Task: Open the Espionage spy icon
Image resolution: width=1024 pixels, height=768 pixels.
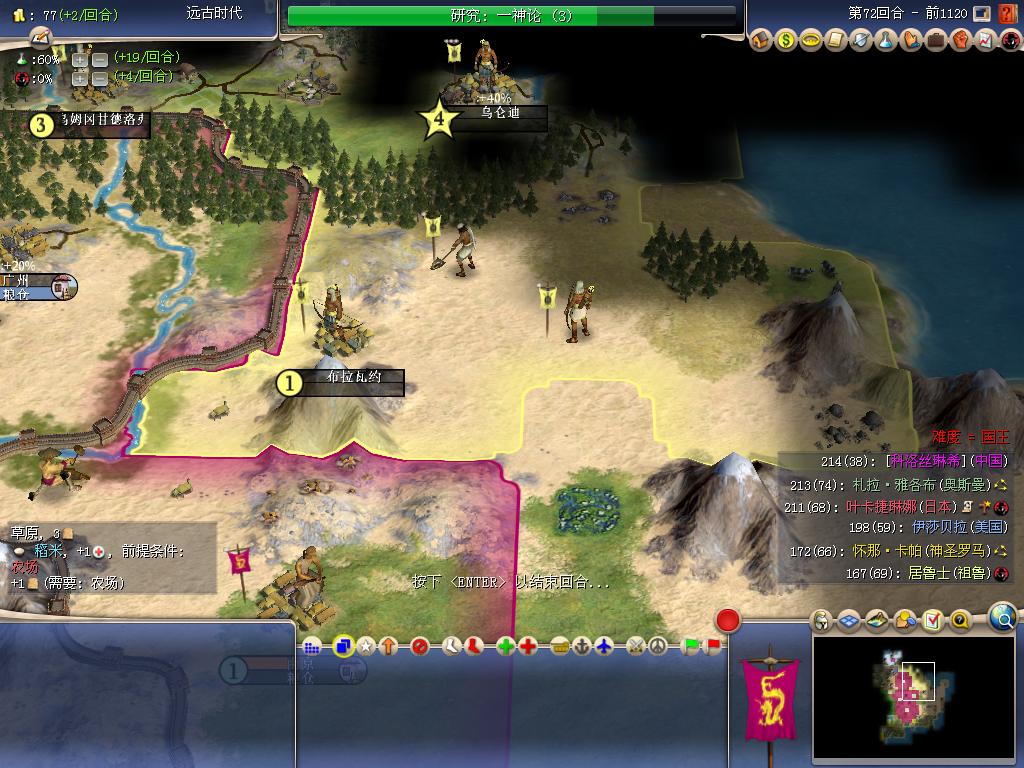Action: click(x=1009, y=41)
